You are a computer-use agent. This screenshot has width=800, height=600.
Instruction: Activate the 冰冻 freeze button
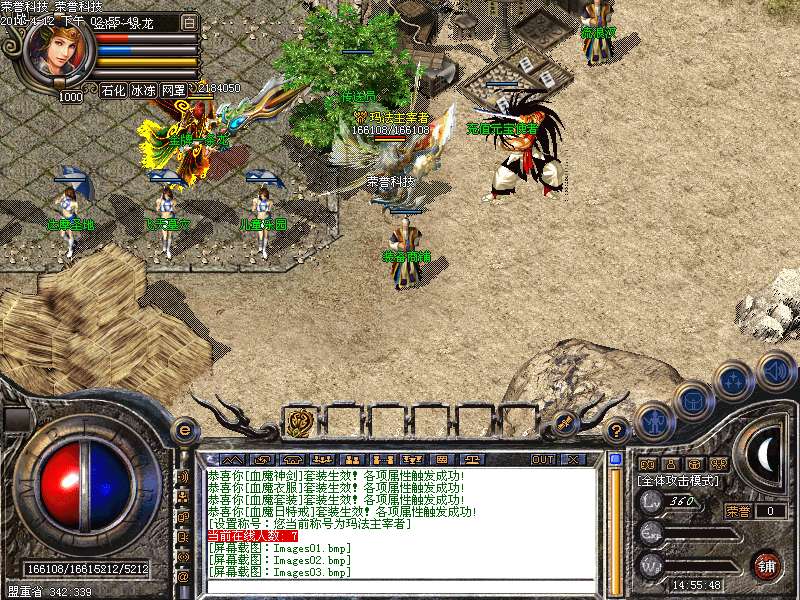click(143, 90)
